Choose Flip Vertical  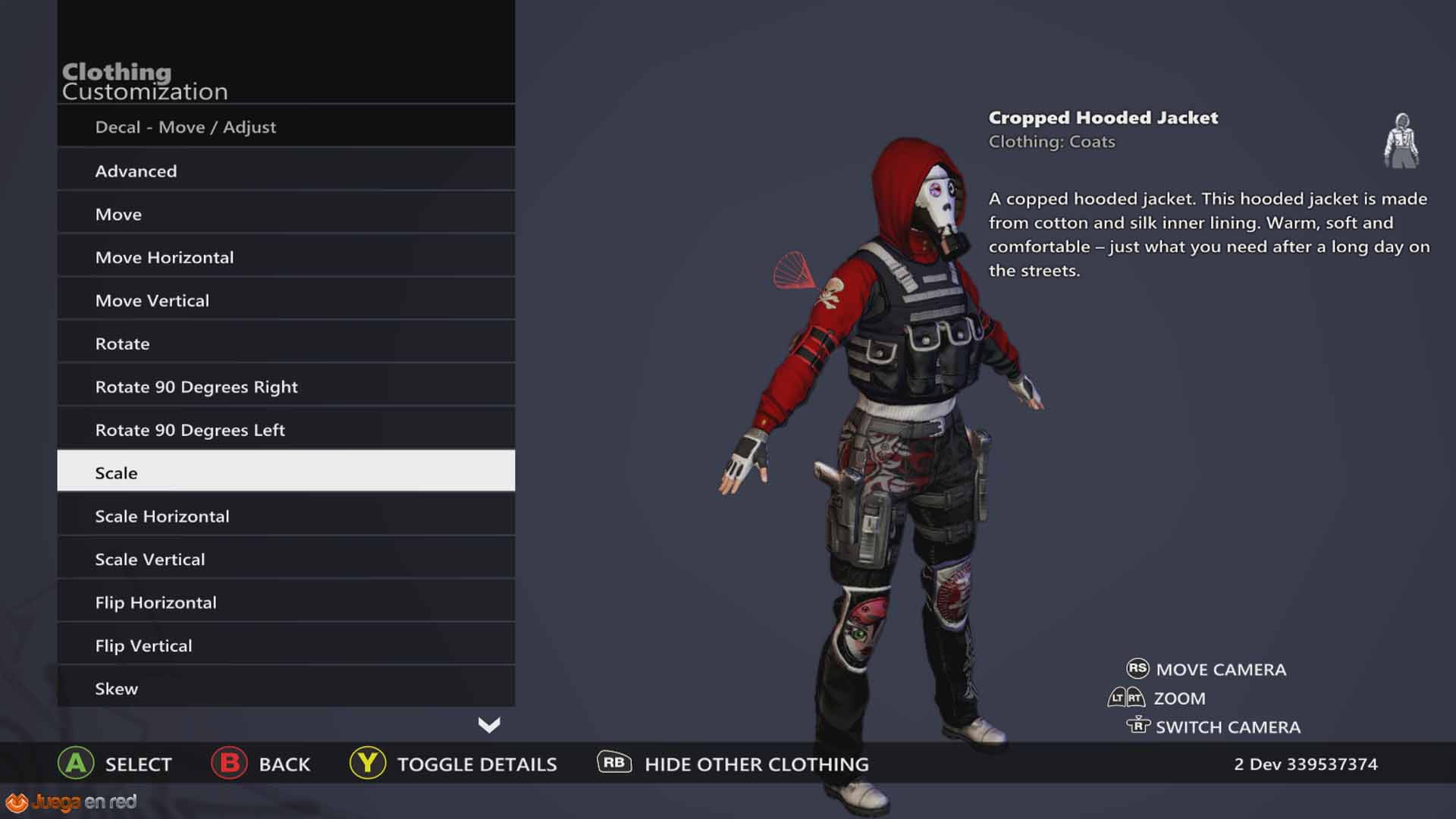pos(286,645)
